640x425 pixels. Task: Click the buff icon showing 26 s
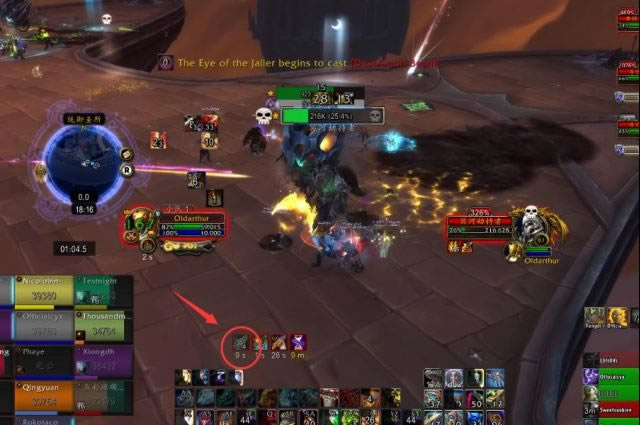[279, 343]
